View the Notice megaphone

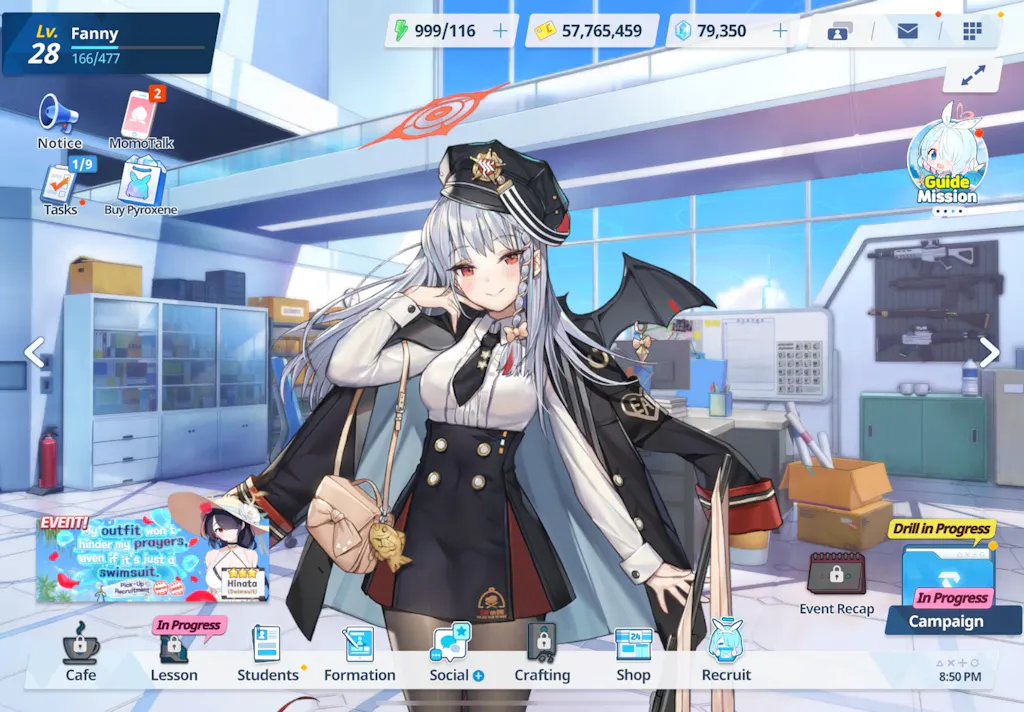click(x=59, y=119)
